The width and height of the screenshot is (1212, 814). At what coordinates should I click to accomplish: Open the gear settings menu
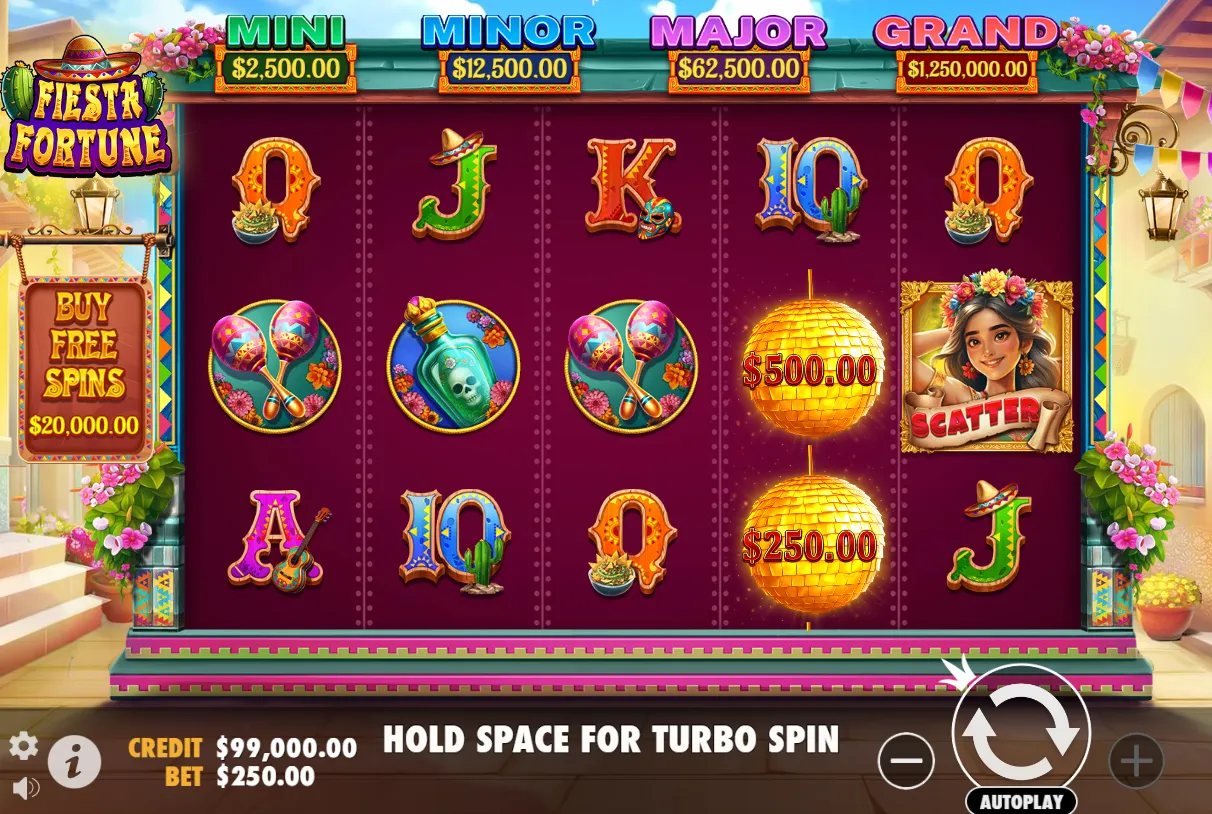[x=23, y=745]
